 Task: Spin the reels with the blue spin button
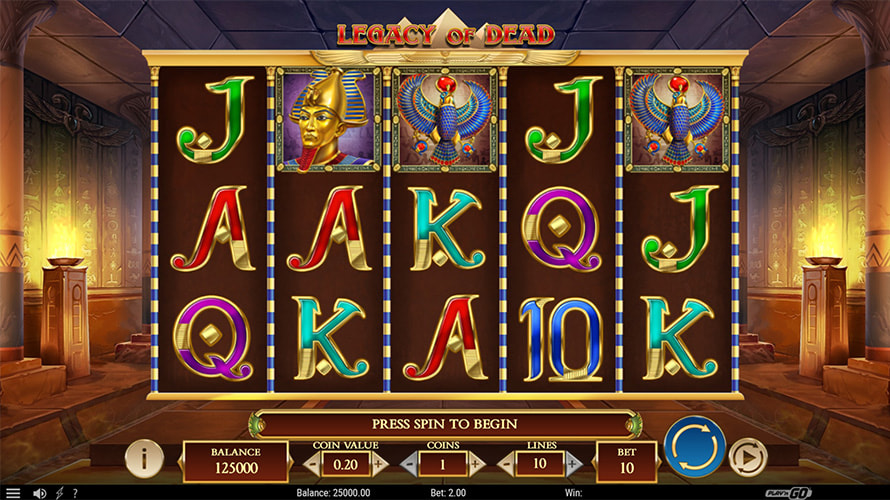(x=695, y=446)
